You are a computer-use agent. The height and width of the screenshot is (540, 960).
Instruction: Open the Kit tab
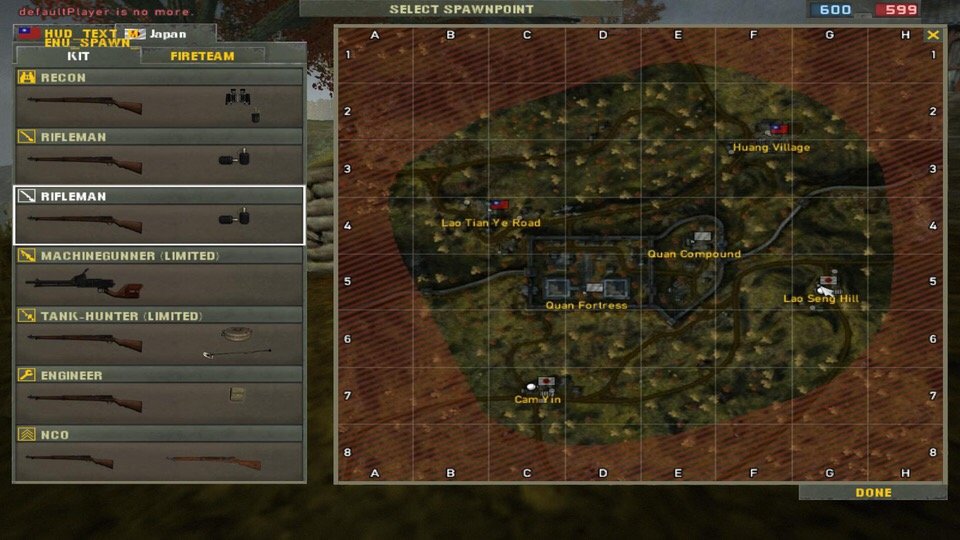point(77,56)
